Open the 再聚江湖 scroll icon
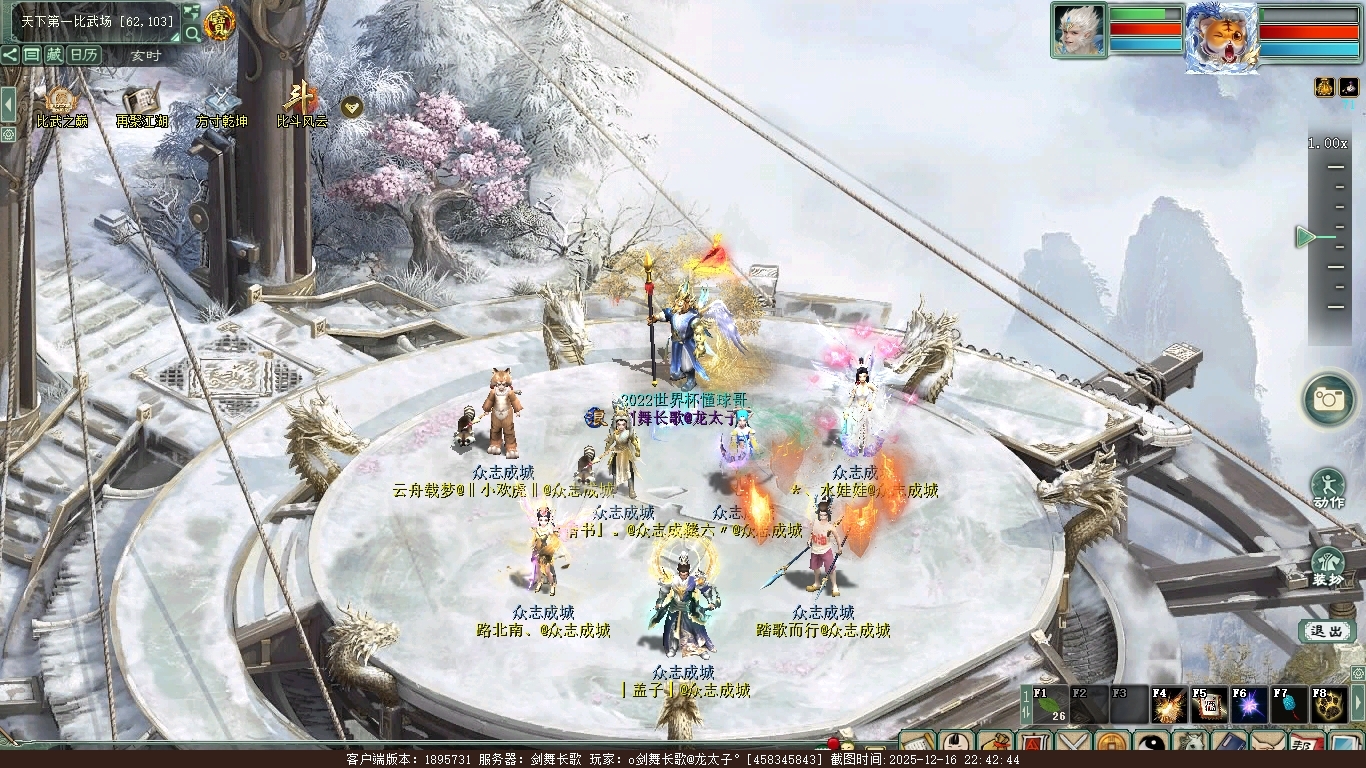 click(141, 102)
